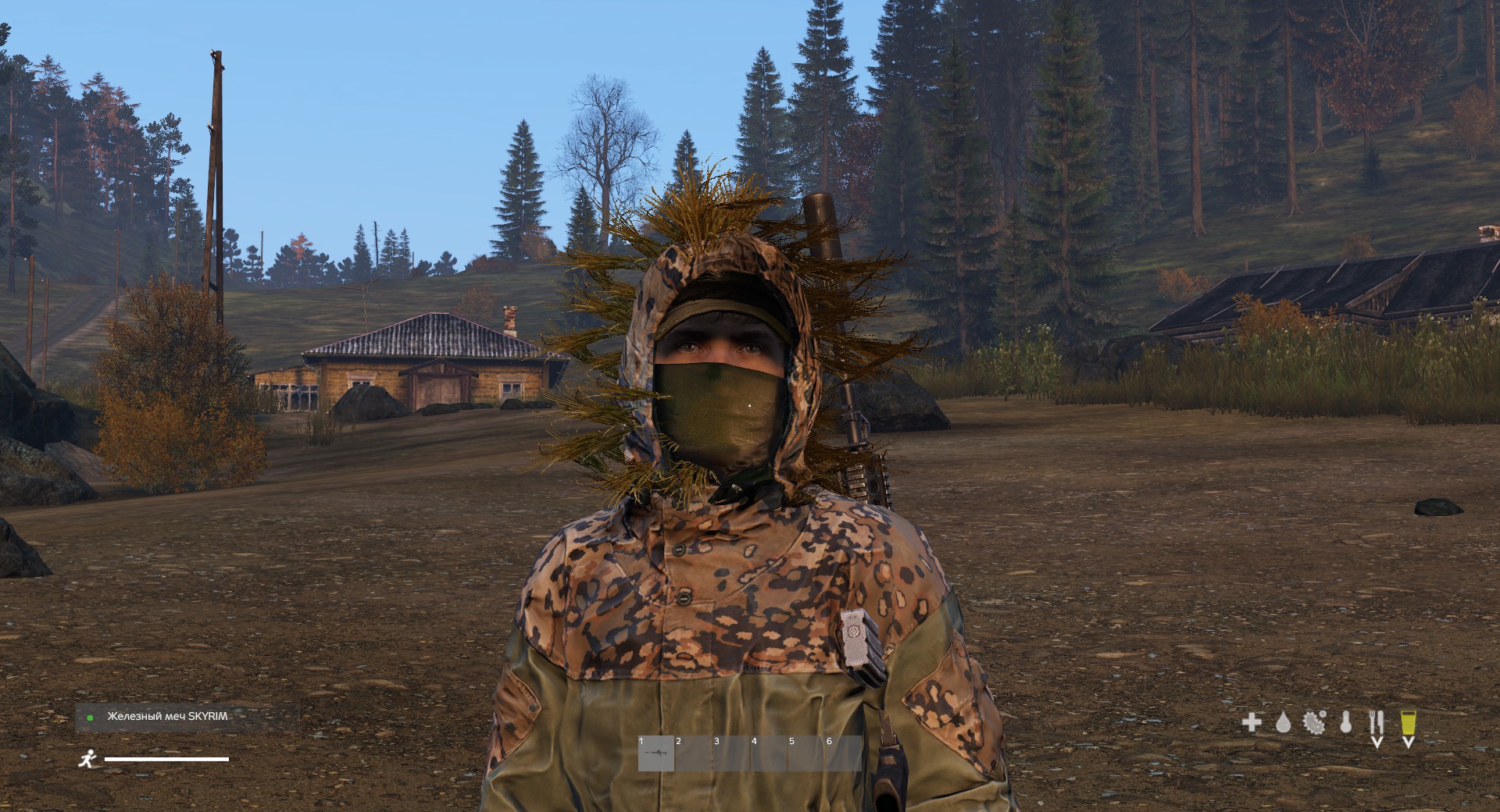Click the germ sickness status icon
Image resolution: width=1500 pixels, height=812 pixels.
pyautogui.click(x=1314, y=721)
